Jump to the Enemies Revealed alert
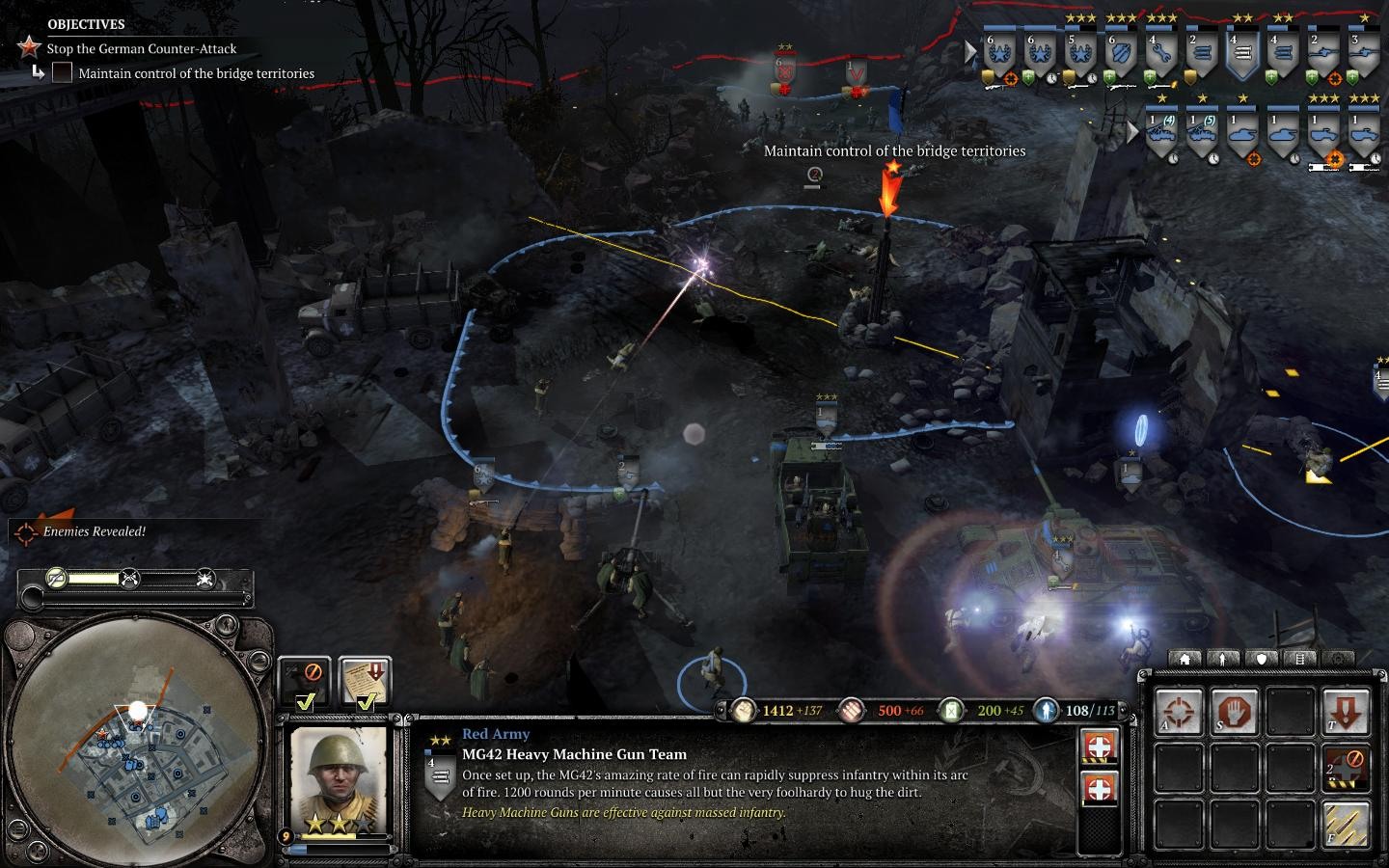The image size is (1389, 868). (x=94, y=531)
